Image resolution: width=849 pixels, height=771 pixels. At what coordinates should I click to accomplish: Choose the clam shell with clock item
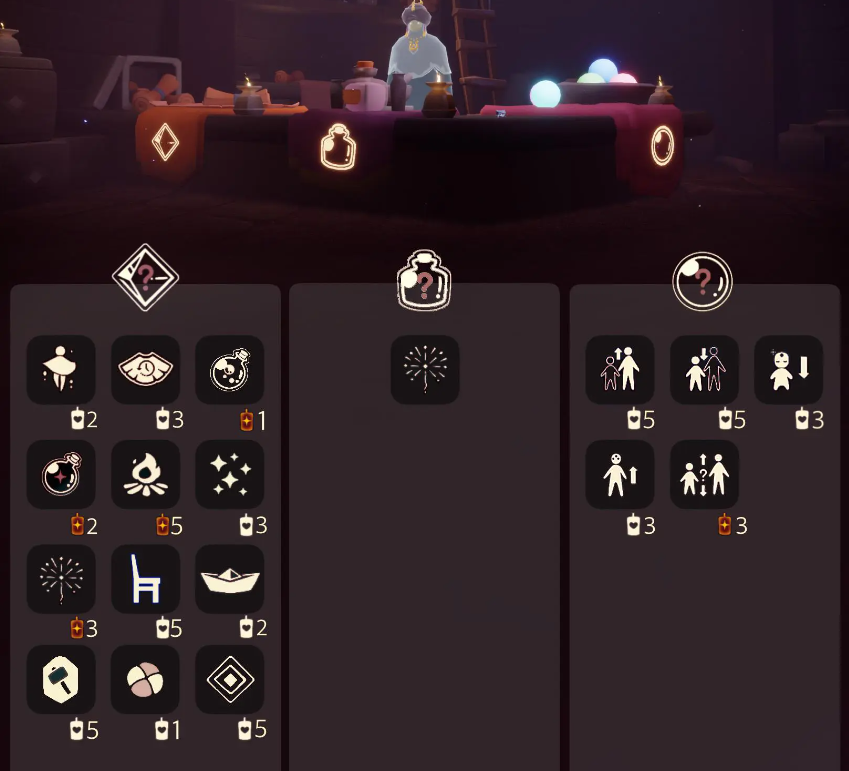pyautogui.click(x=145, y=370)
